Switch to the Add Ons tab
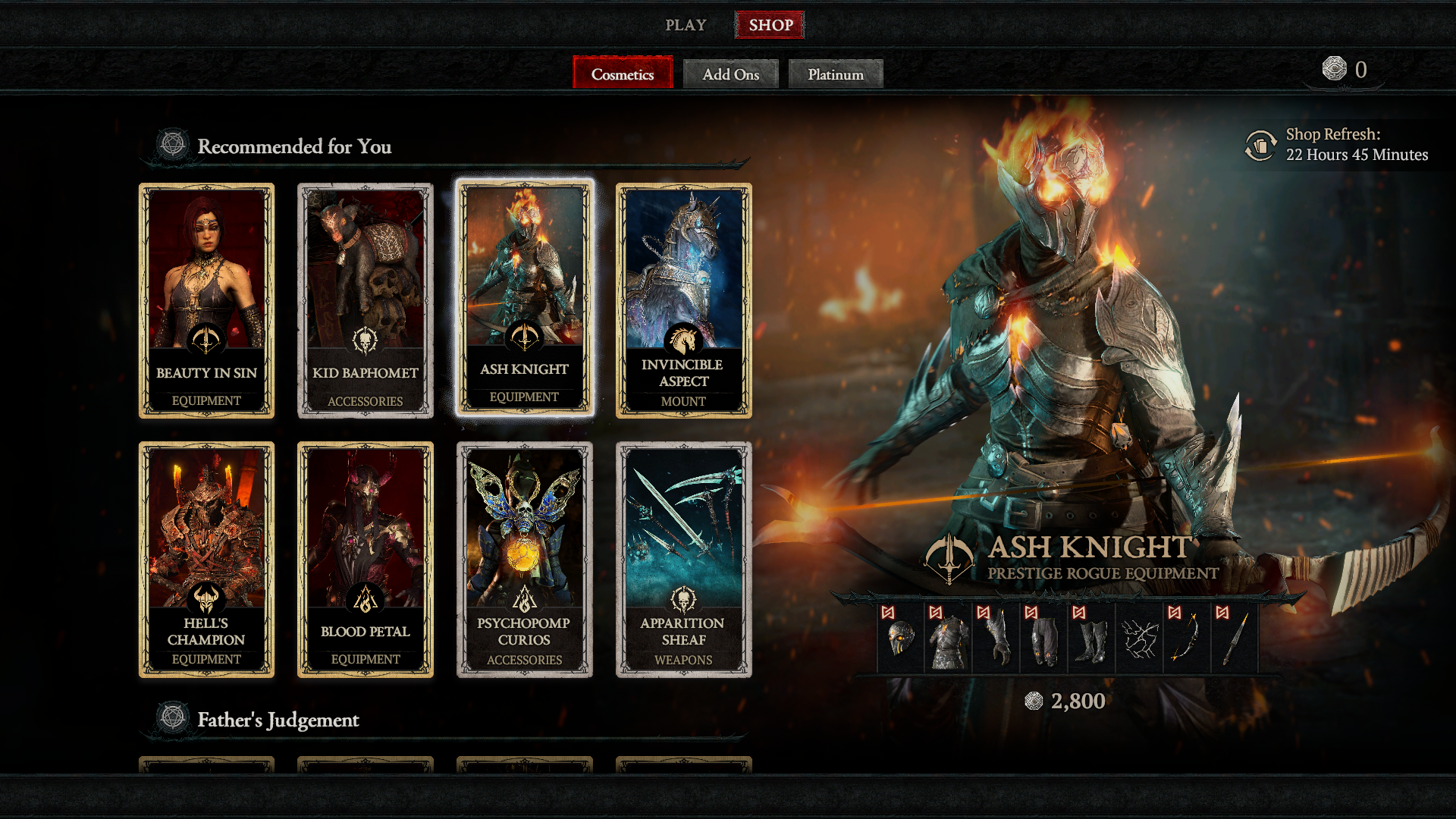This screenshot has height=819, width=1456. 730,74
